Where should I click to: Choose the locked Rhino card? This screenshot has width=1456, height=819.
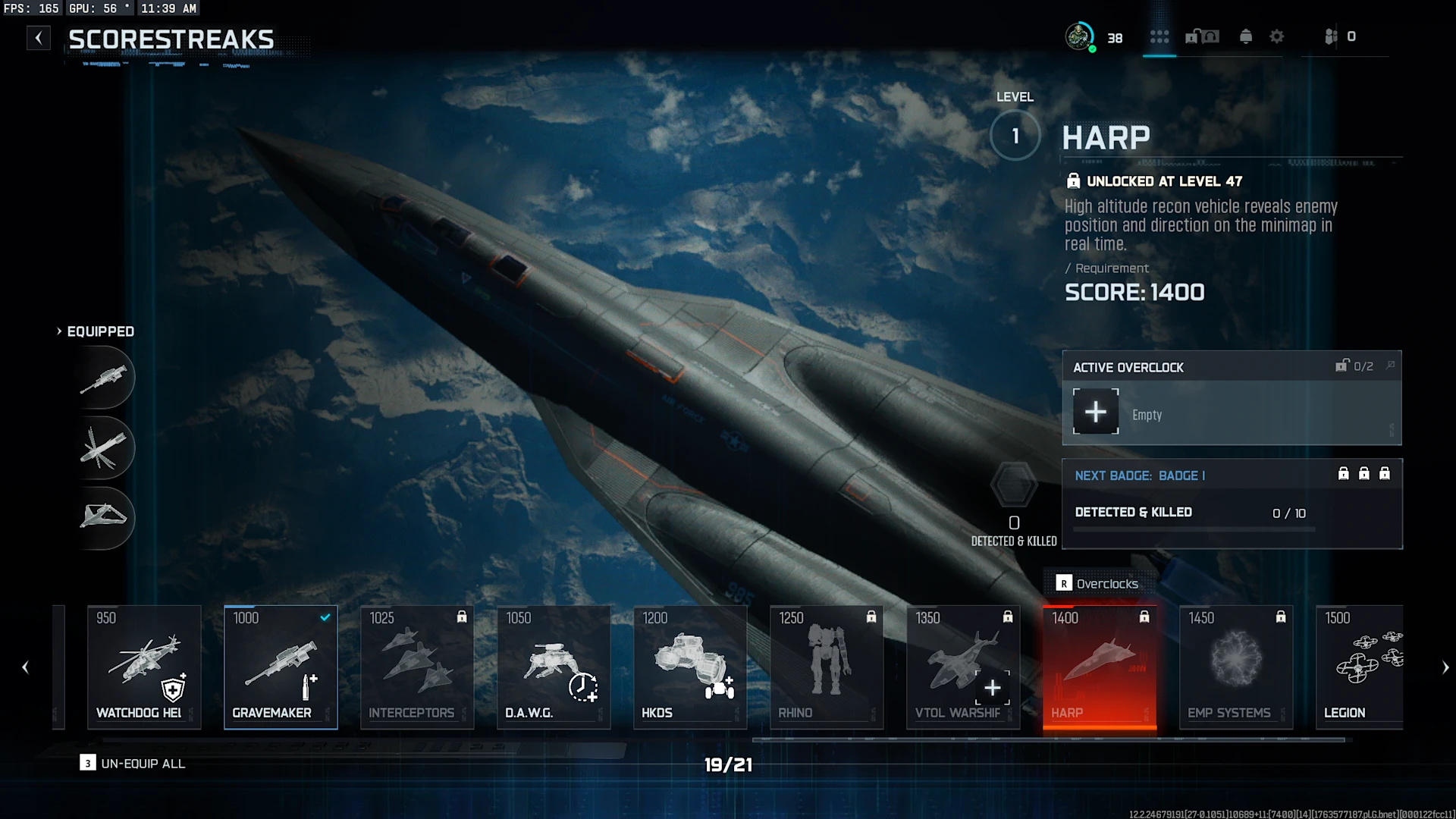pyautogui.click(x=827, y=667)
